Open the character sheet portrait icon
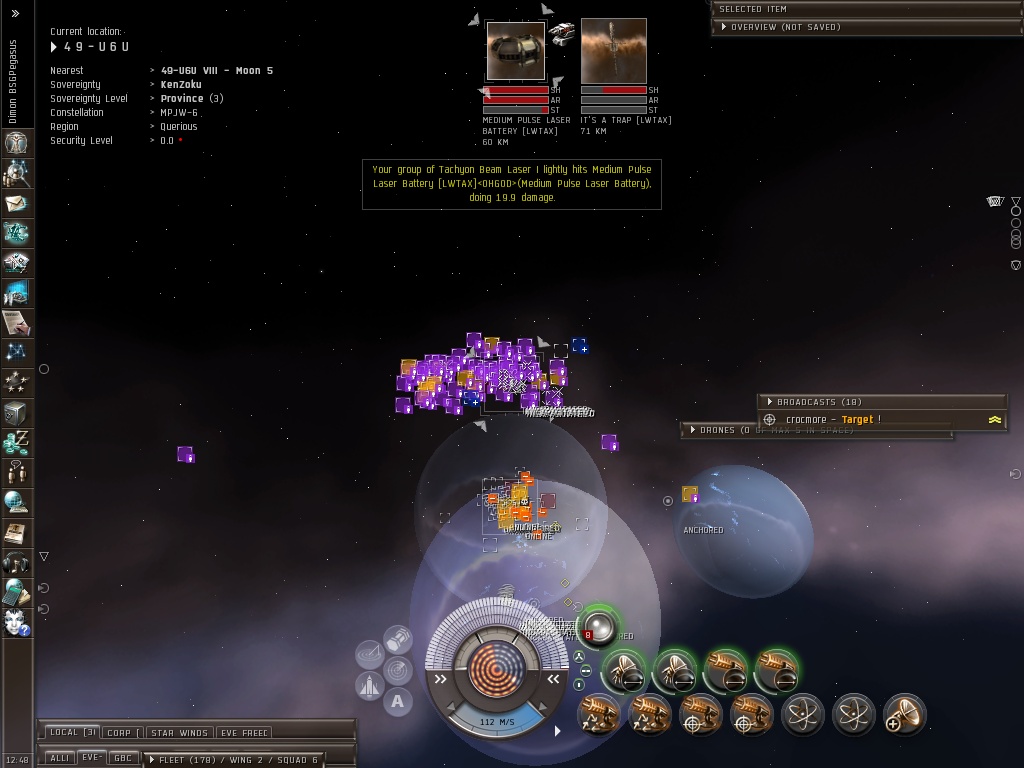The image size is (1024, 768). pos(16,143)
